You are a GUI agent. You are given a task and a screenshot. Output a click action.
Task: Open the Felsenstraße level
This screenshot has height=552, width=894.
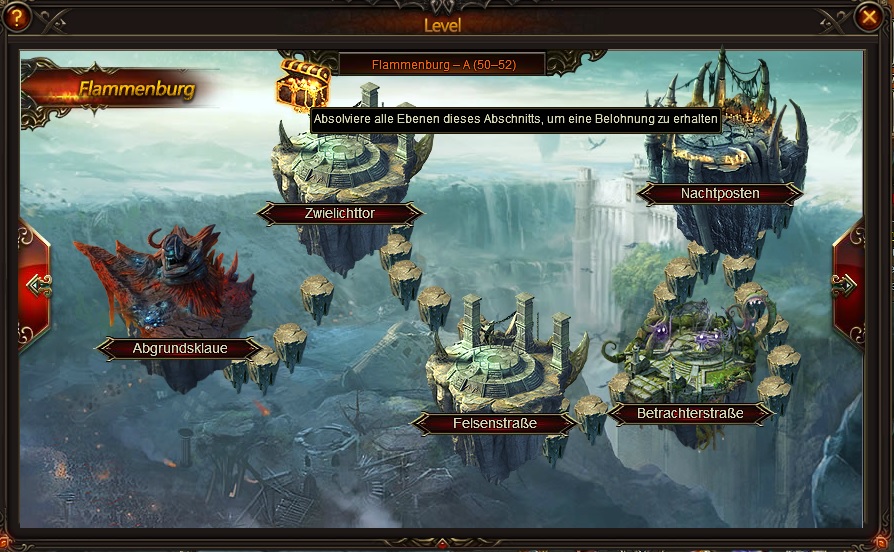pos(494,423)
